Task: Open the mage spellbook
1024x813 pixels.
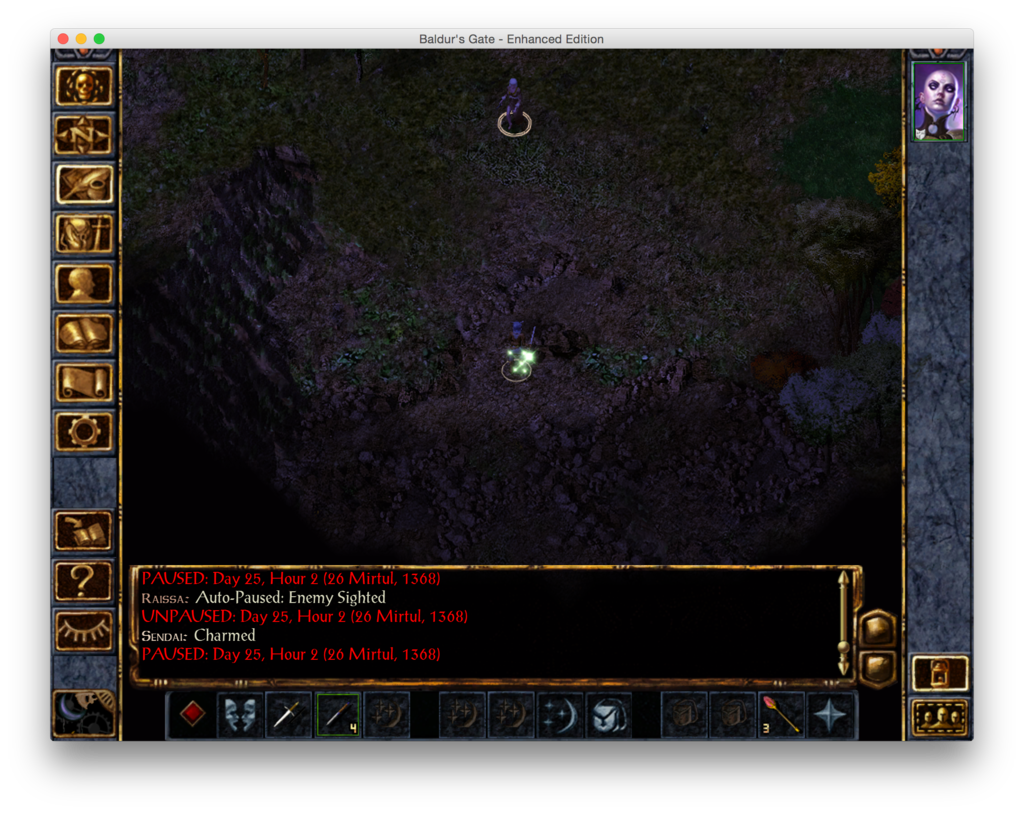Action: click(x=84, y=333)
